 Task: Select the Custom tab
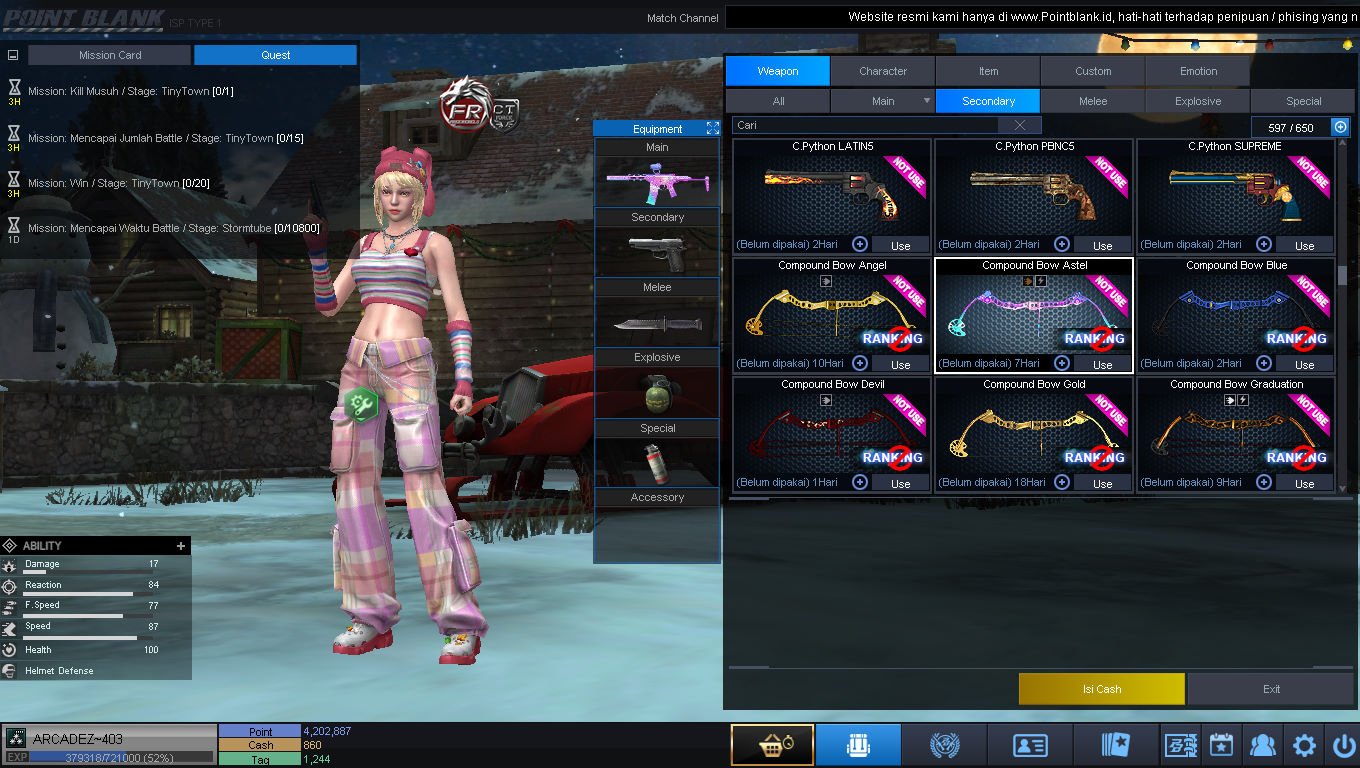[1093, 71]
